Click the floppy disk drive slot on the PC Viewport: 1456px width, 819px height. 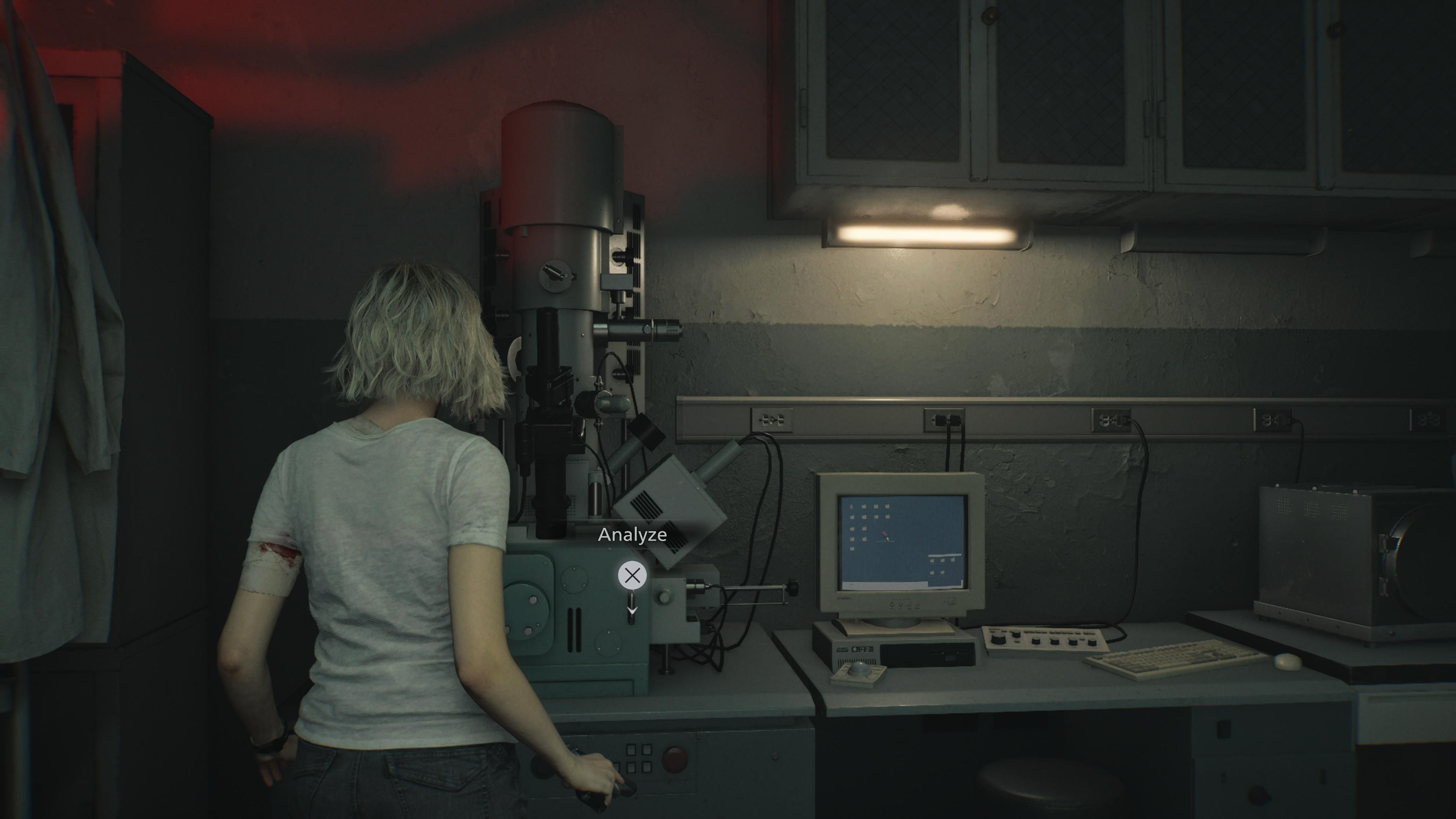click(x=937, y=653)
